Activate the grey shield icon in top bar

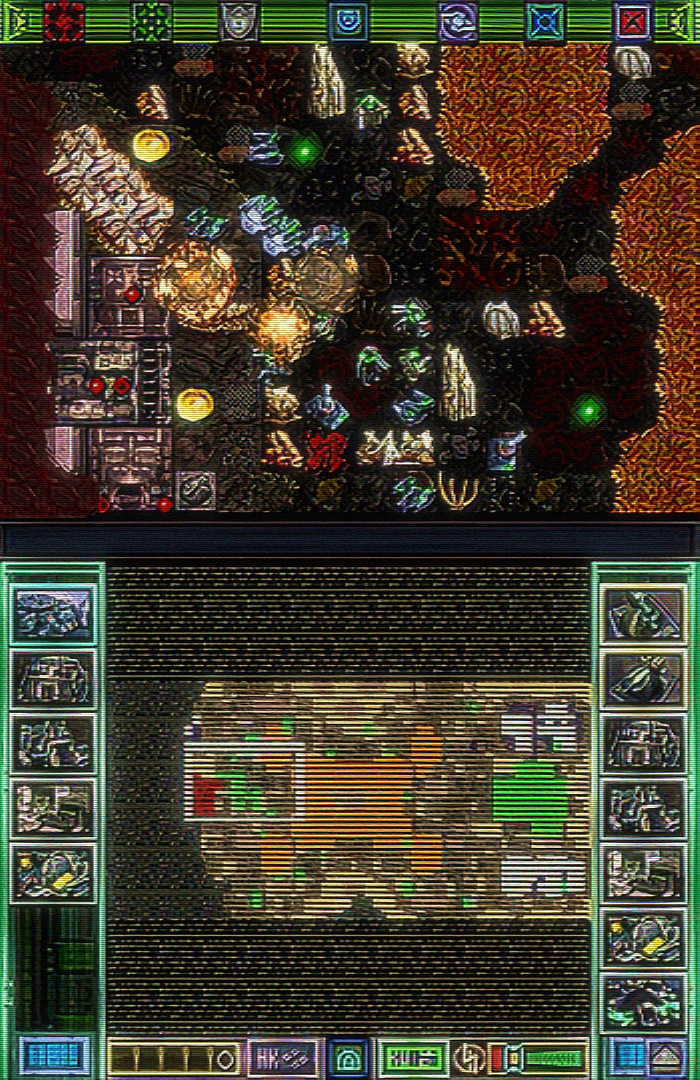(x=238, y=20)
